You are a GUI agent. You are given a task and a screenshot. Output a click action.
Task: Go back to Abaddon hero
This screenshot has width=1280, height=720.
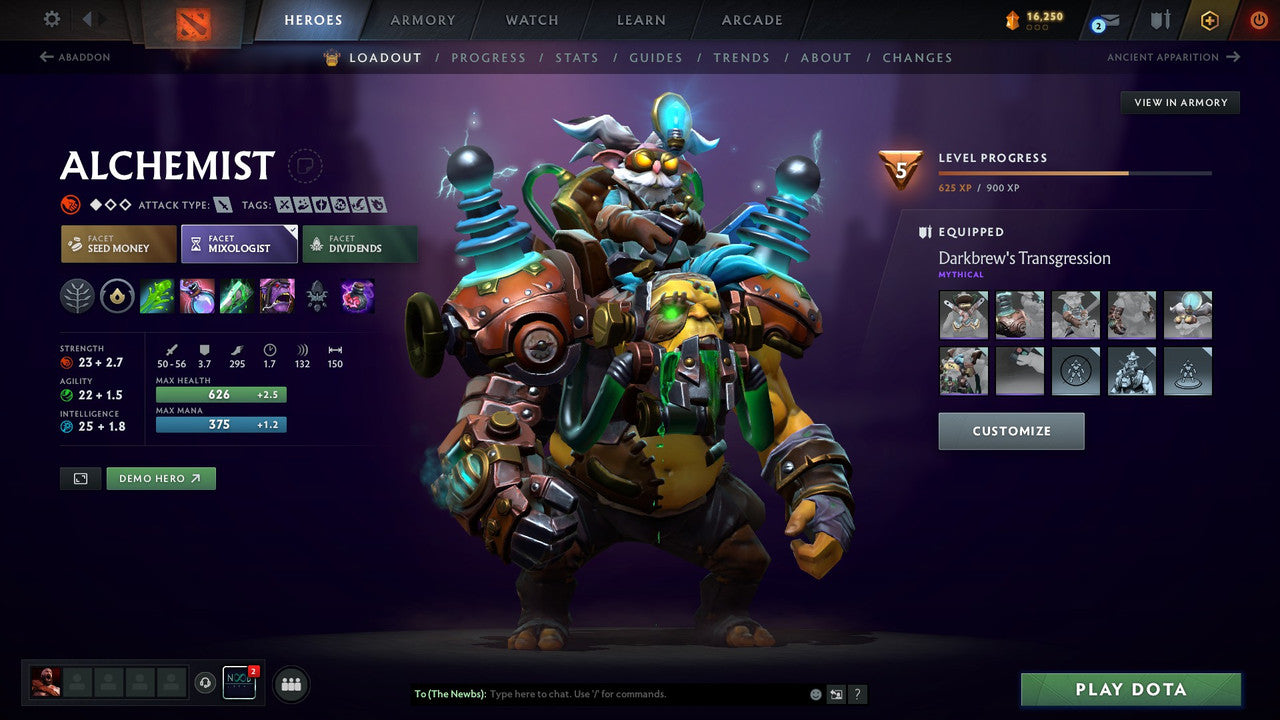75,57
